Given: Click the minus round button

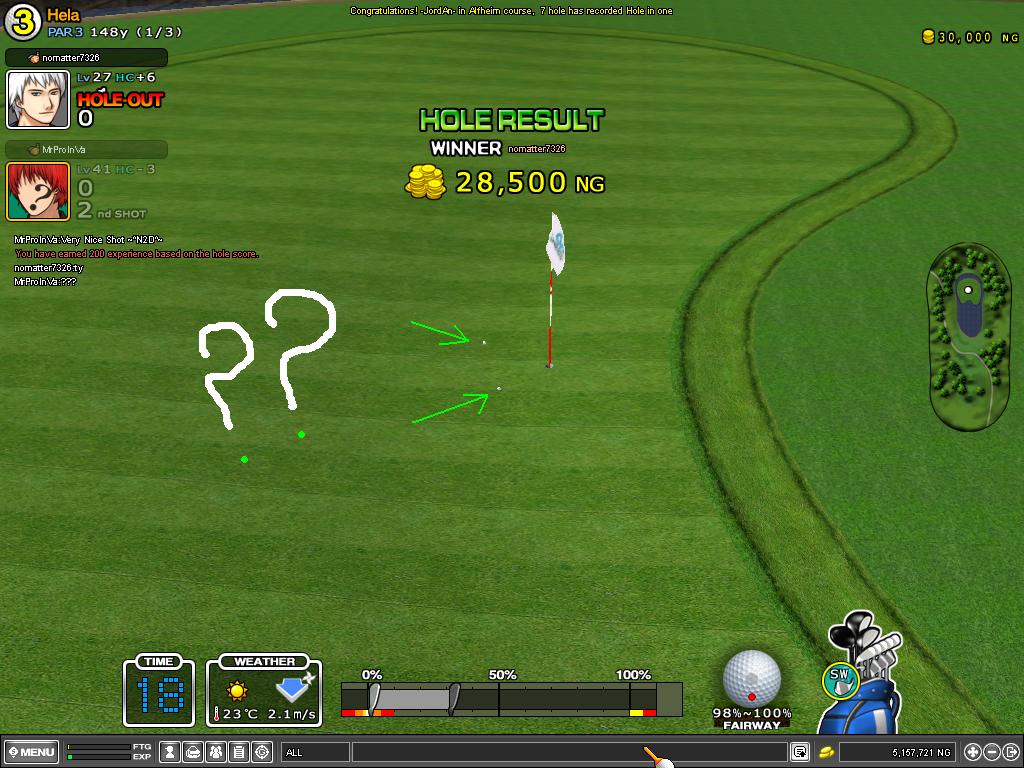Looking at the screenshot, I should click(992, 752).
